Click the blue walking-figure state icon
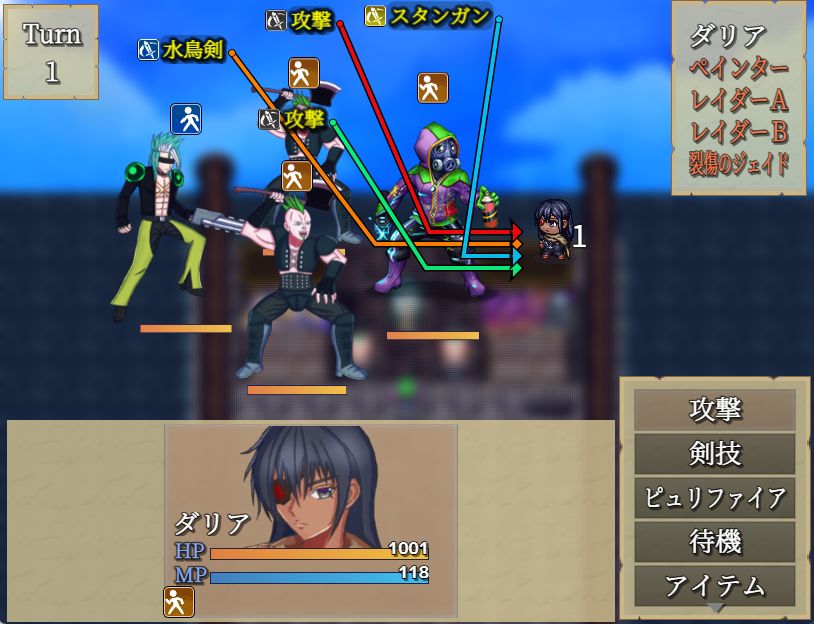 point(186,119)
